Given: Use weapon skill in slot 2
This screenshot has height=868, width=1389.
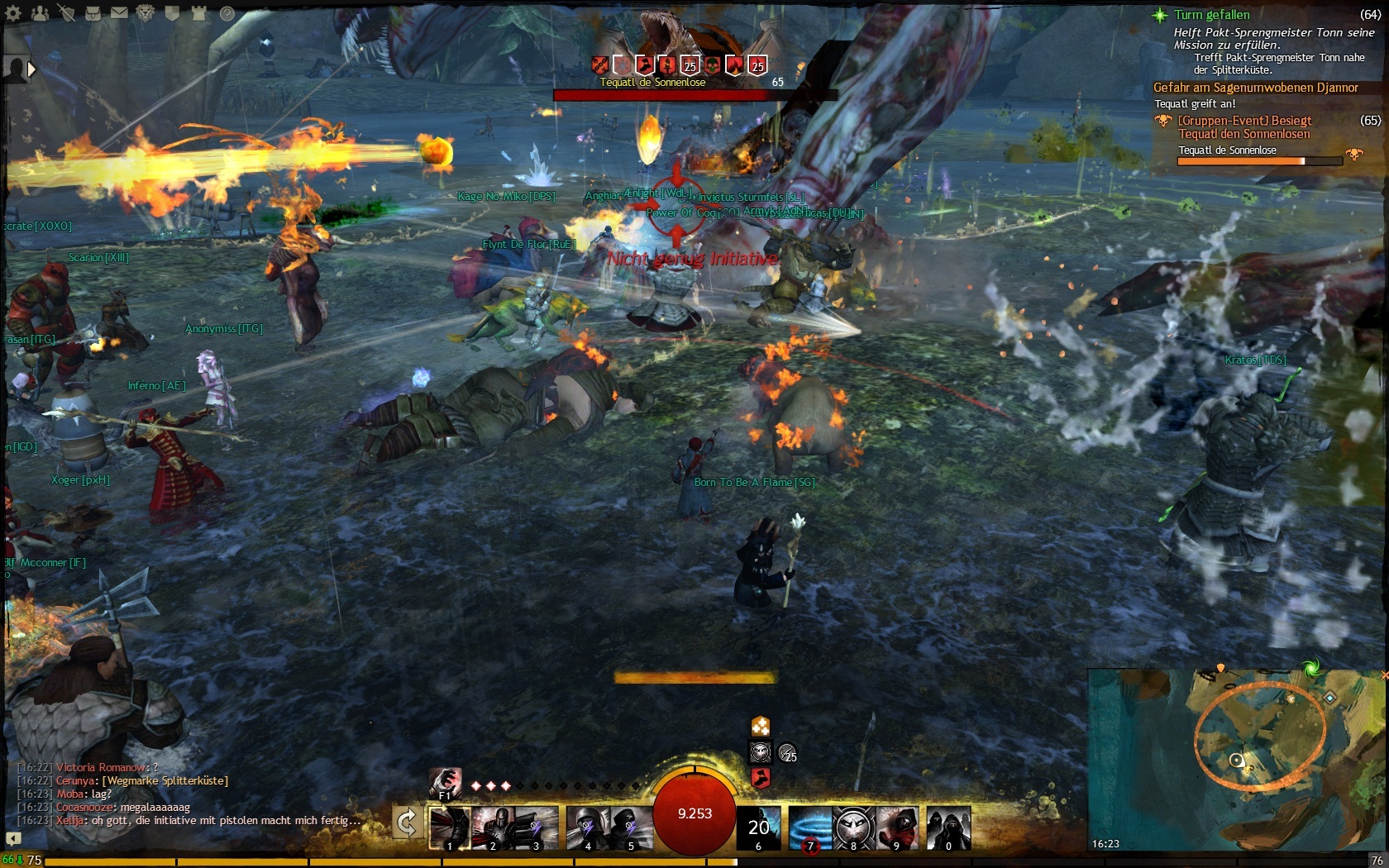Looking at the screenshot, I should point(493,827).
